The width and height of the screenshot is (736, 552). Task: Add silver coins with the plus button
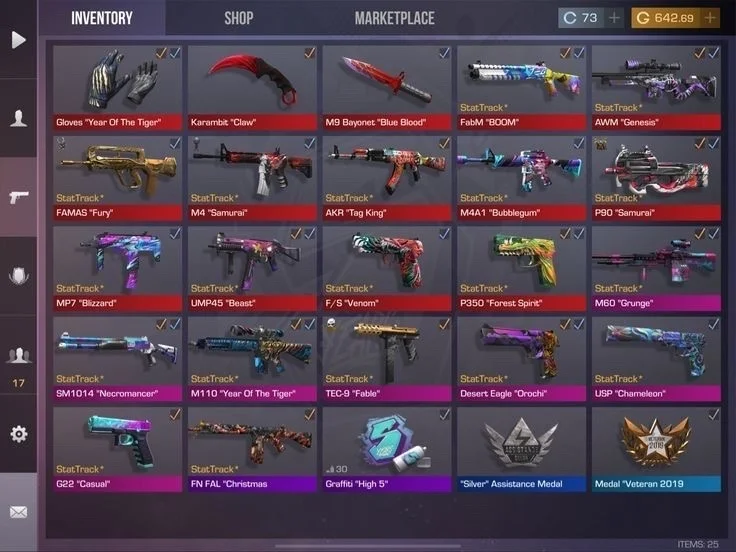pos(615,18)
